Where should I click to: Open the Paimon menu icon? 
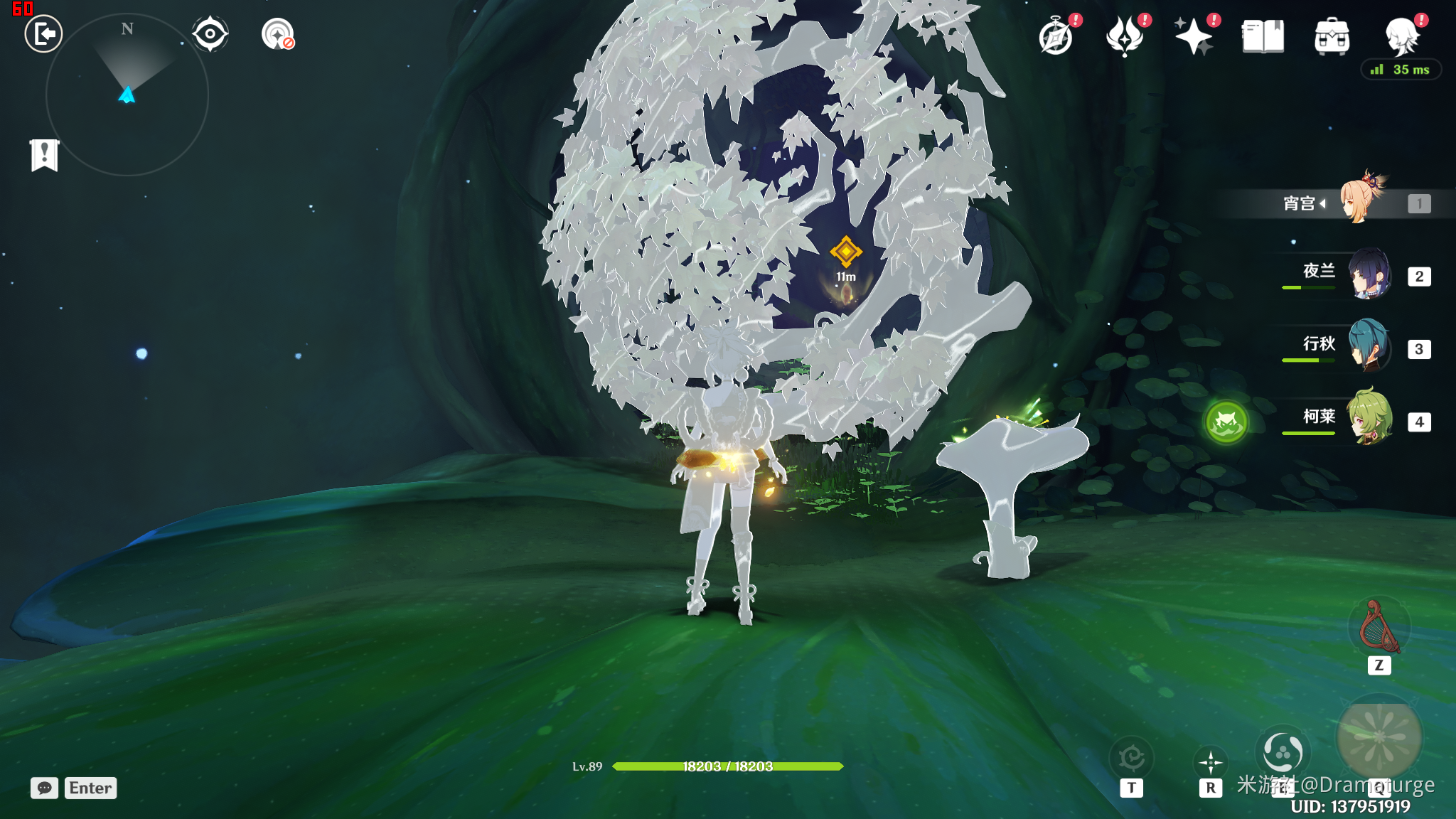coord(1402,36)
